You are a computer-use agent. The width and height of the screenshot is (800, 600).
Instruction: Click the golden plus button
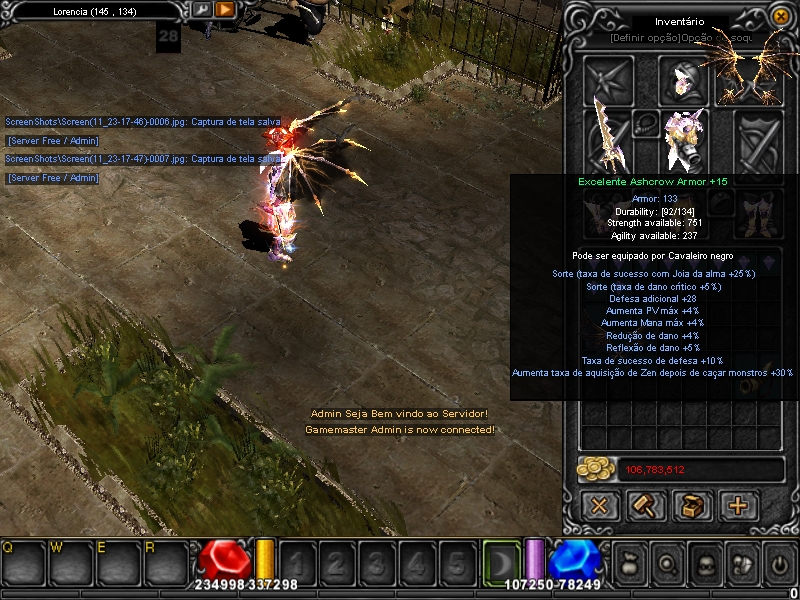(738, 505)
